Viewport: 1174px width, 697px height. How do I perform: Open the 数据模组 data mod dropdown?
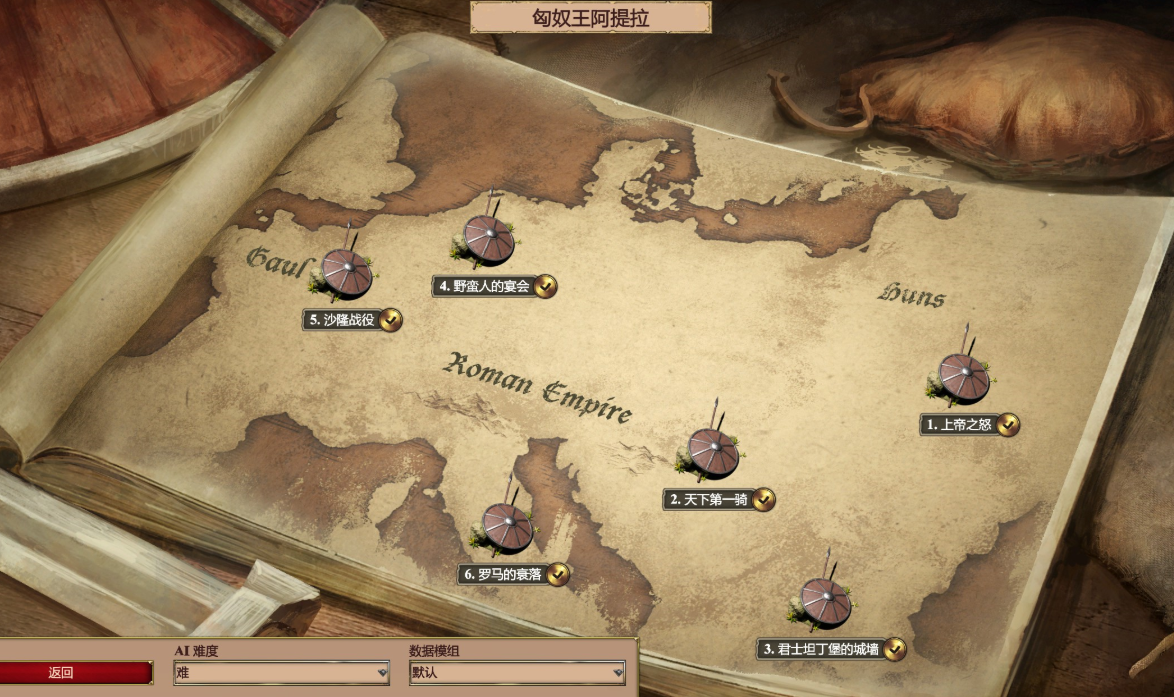(x=517, y=673)
